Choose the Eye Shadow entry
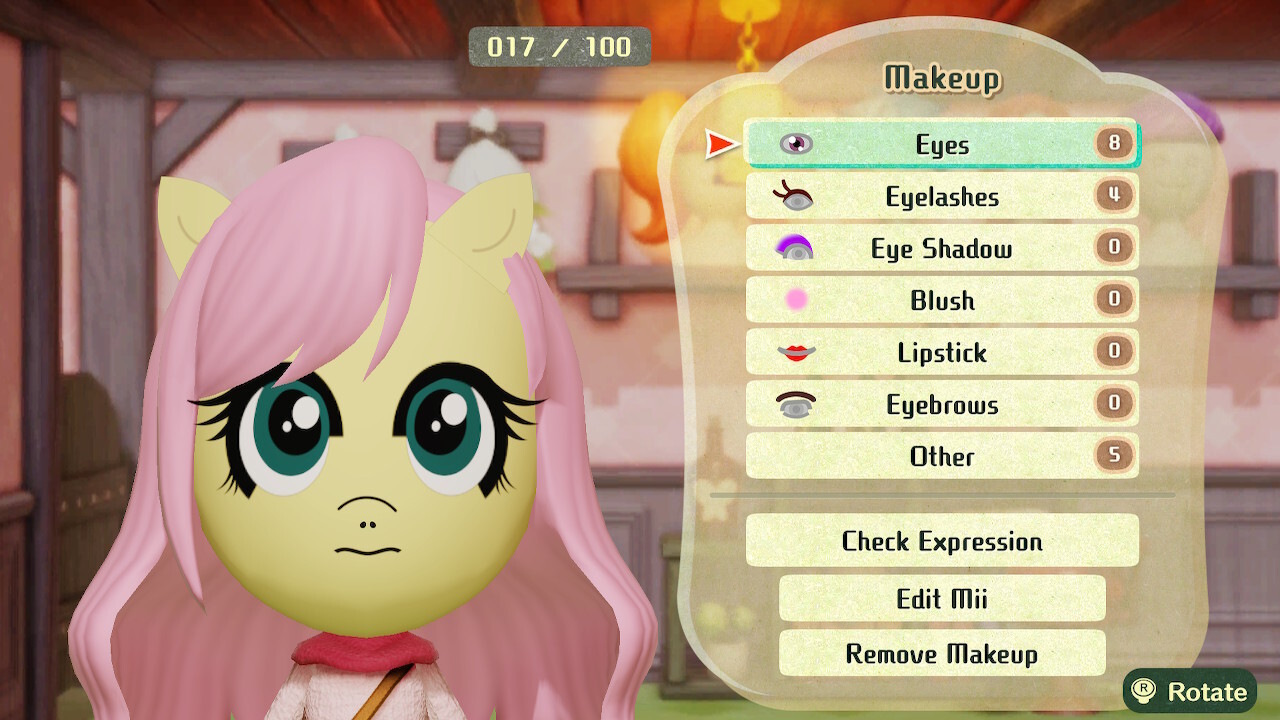The image size is (1280, 720). [x=942, y=248]
